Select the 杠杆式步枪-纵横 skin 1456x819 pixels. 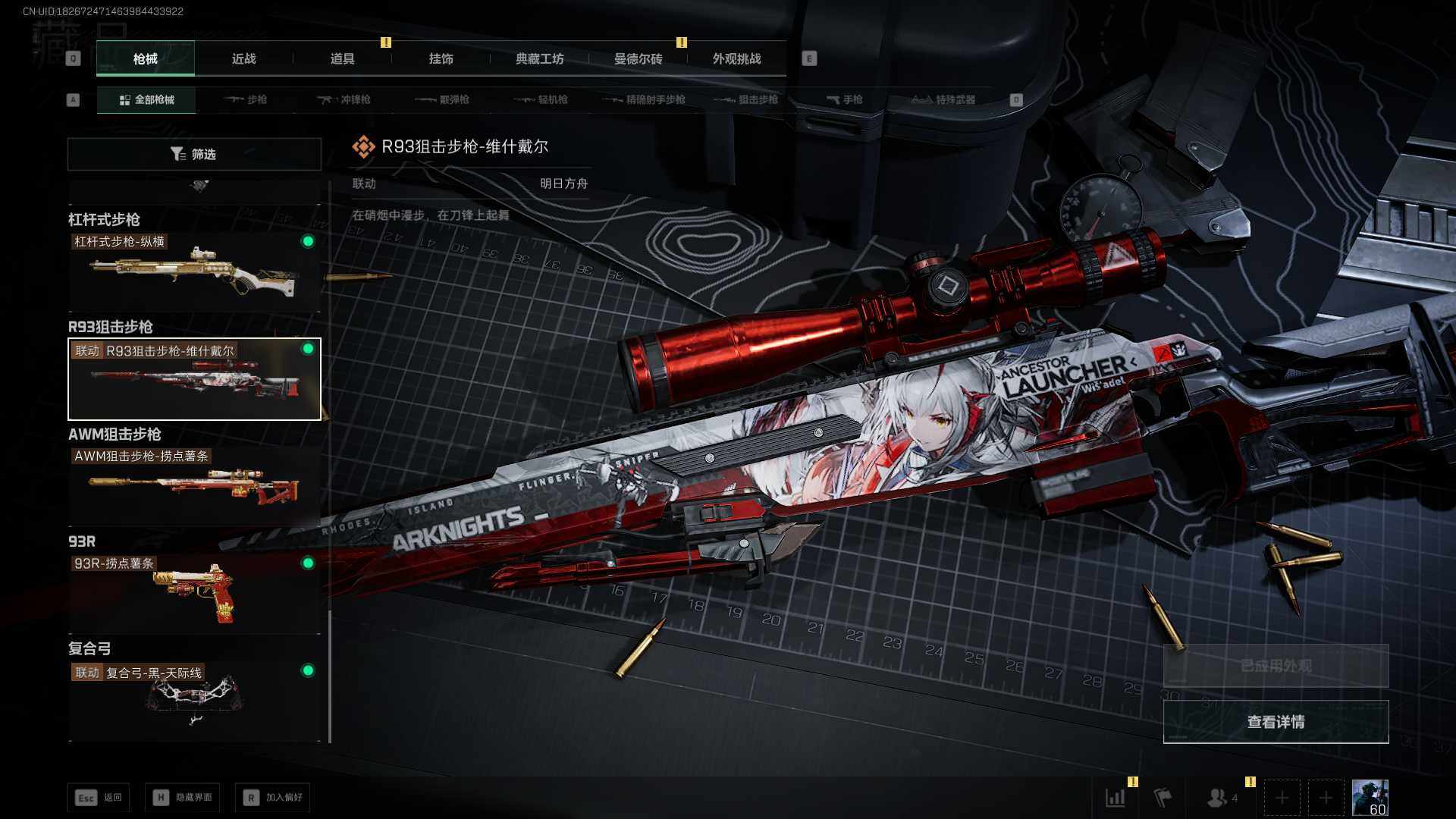(x=194, y=273)
